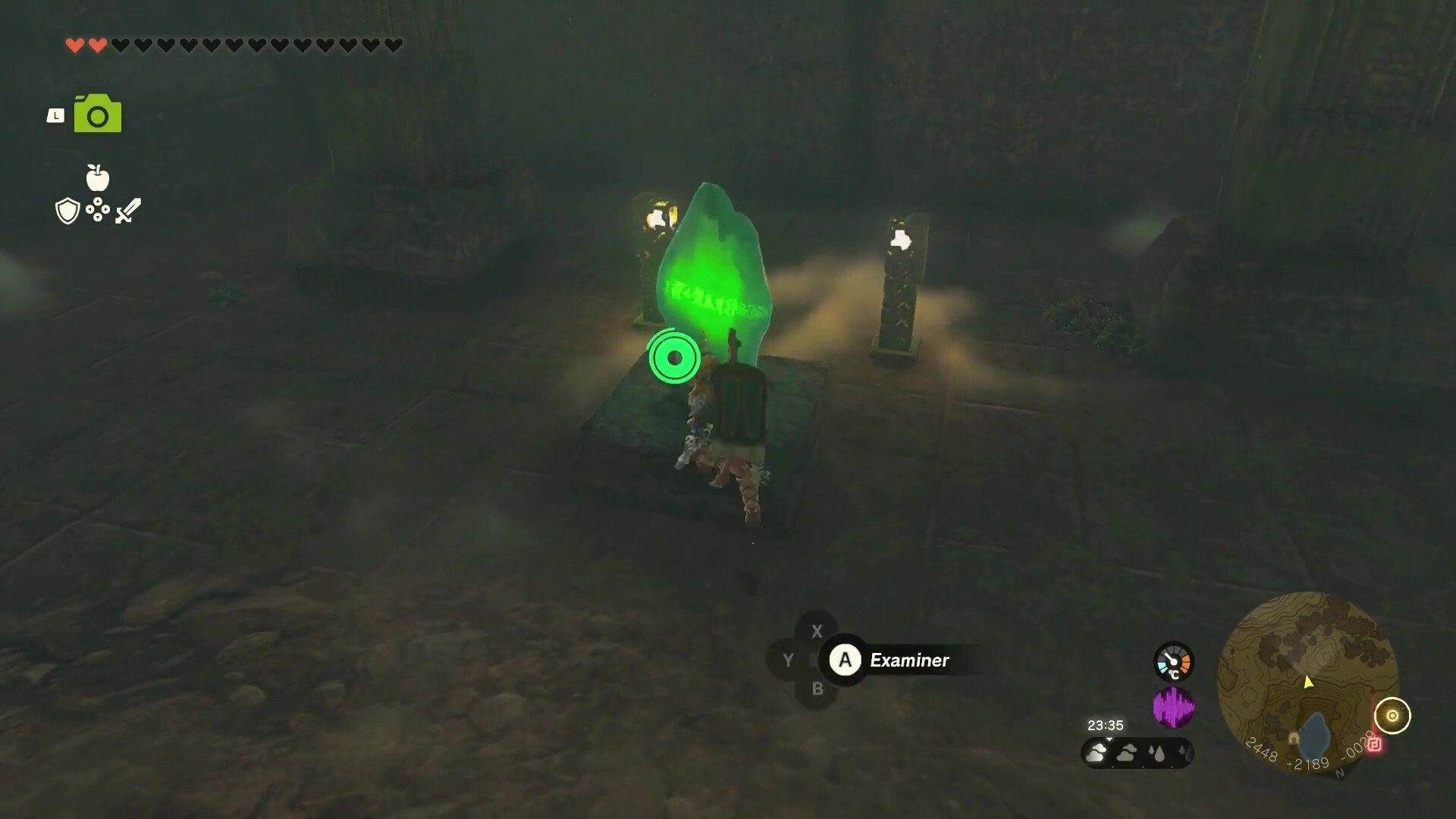
Task: Select the Y button in button cluster
Action: click(x=789, y=660)
